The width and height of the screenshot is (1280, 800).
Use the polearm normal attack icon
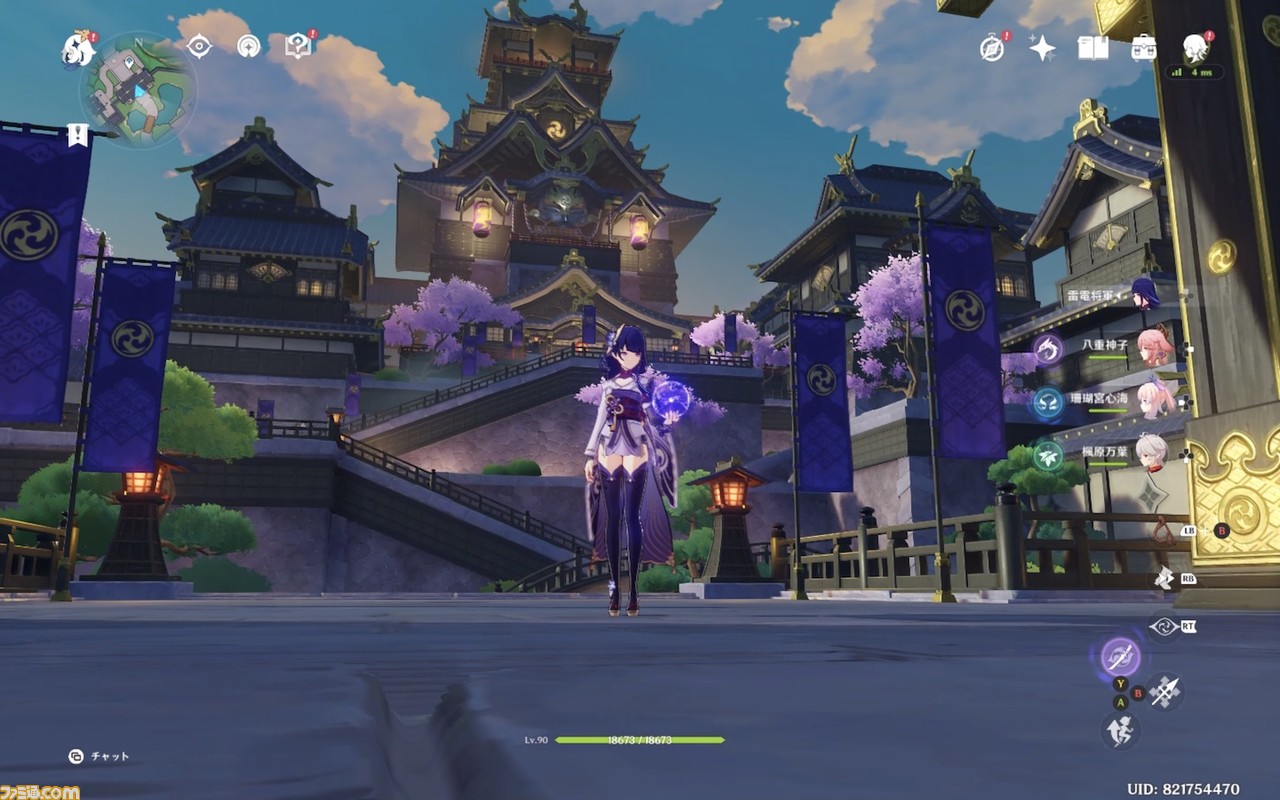[1165, 691]
